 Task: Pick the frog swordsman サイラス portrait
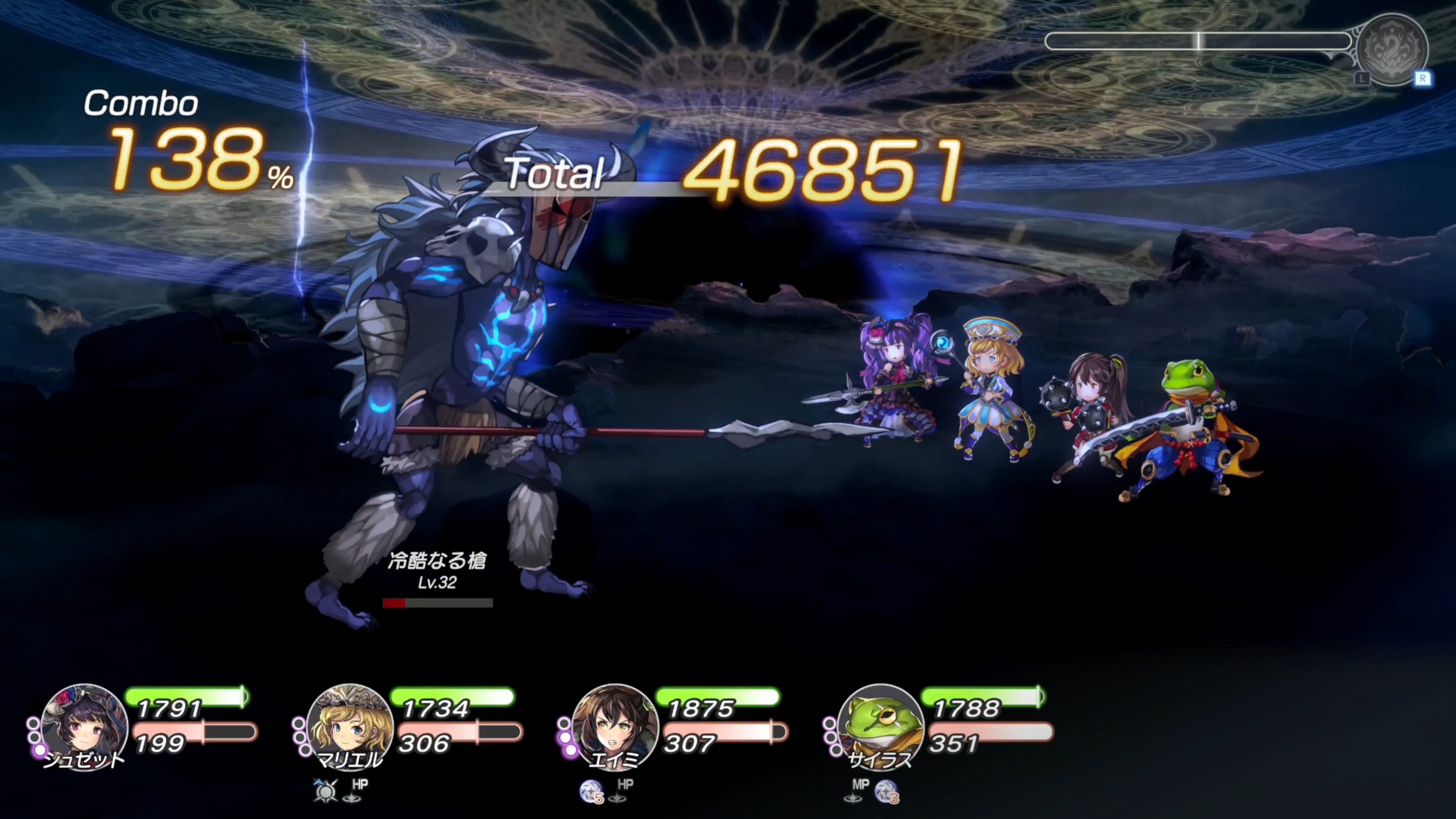880,726
